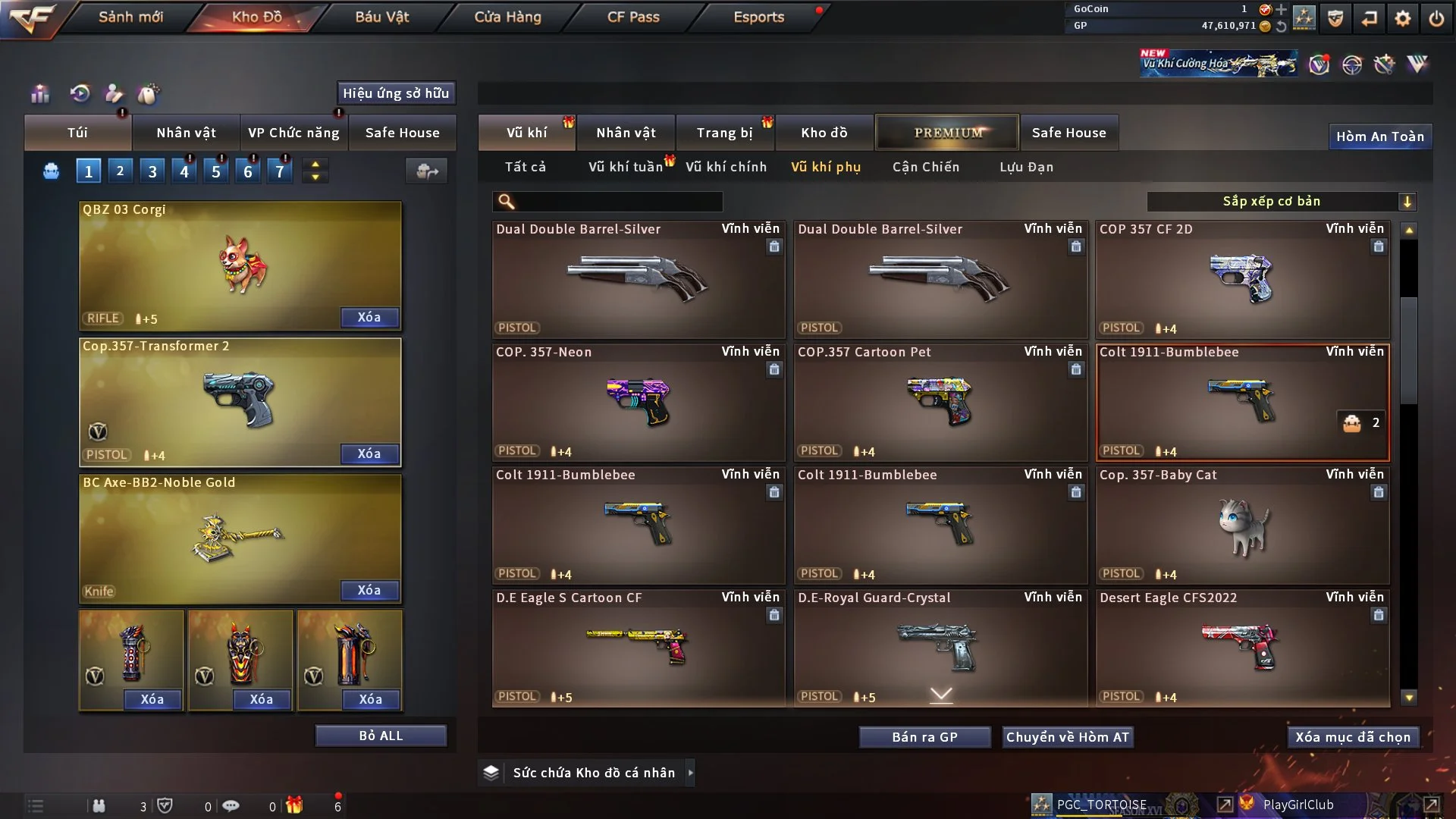Choose the Cop. 357-Baby Cat pistol
1456x819 pixels.
pos(1242,526)
